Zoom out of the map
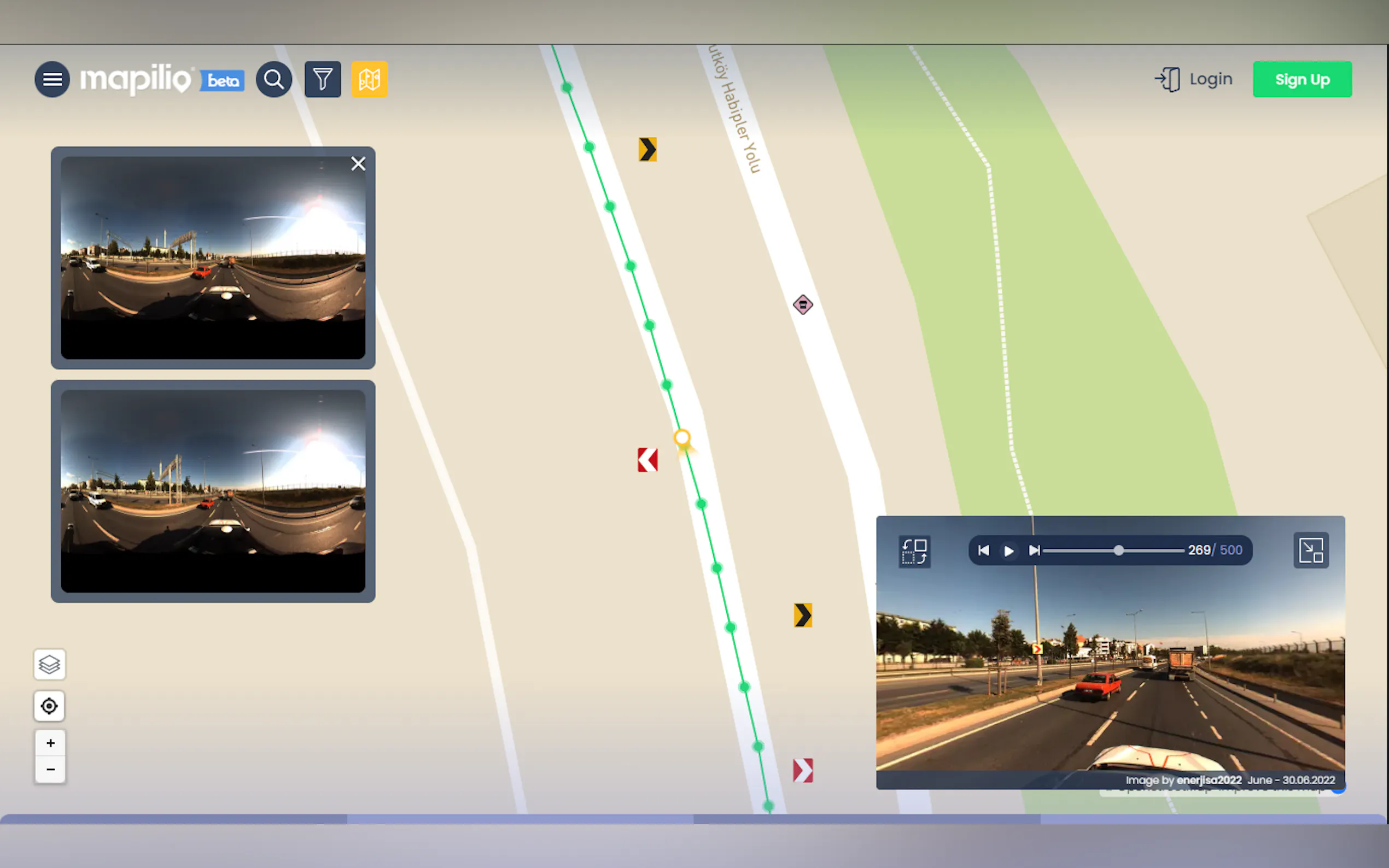Screen dimensions: 1389x868 point(50,769)
